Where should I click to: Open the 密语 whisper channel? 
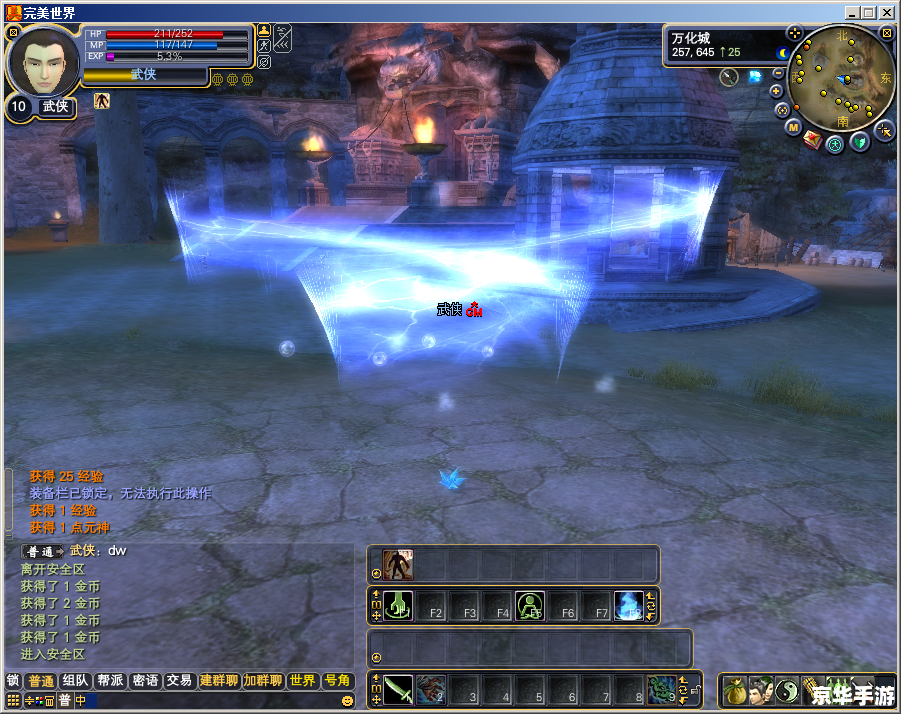tap(145, 681)
